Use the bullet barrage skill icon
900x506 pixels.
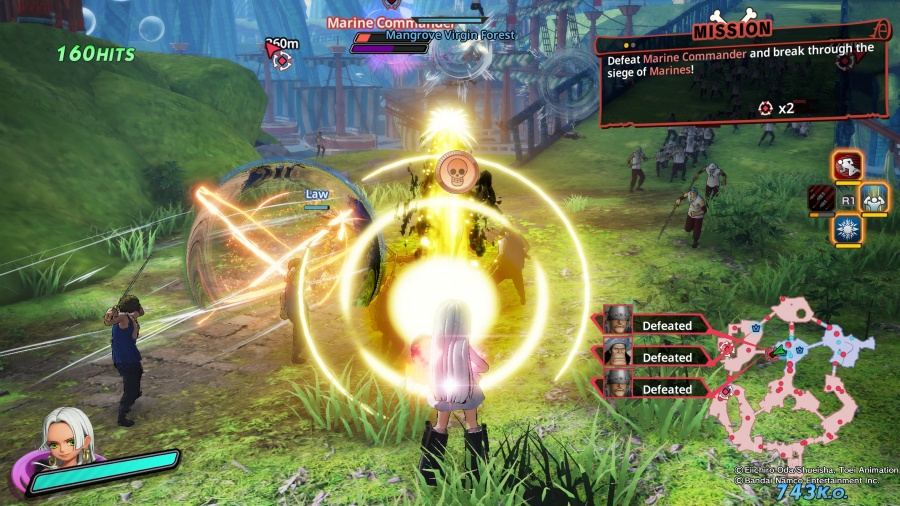(x=820, y=198)
